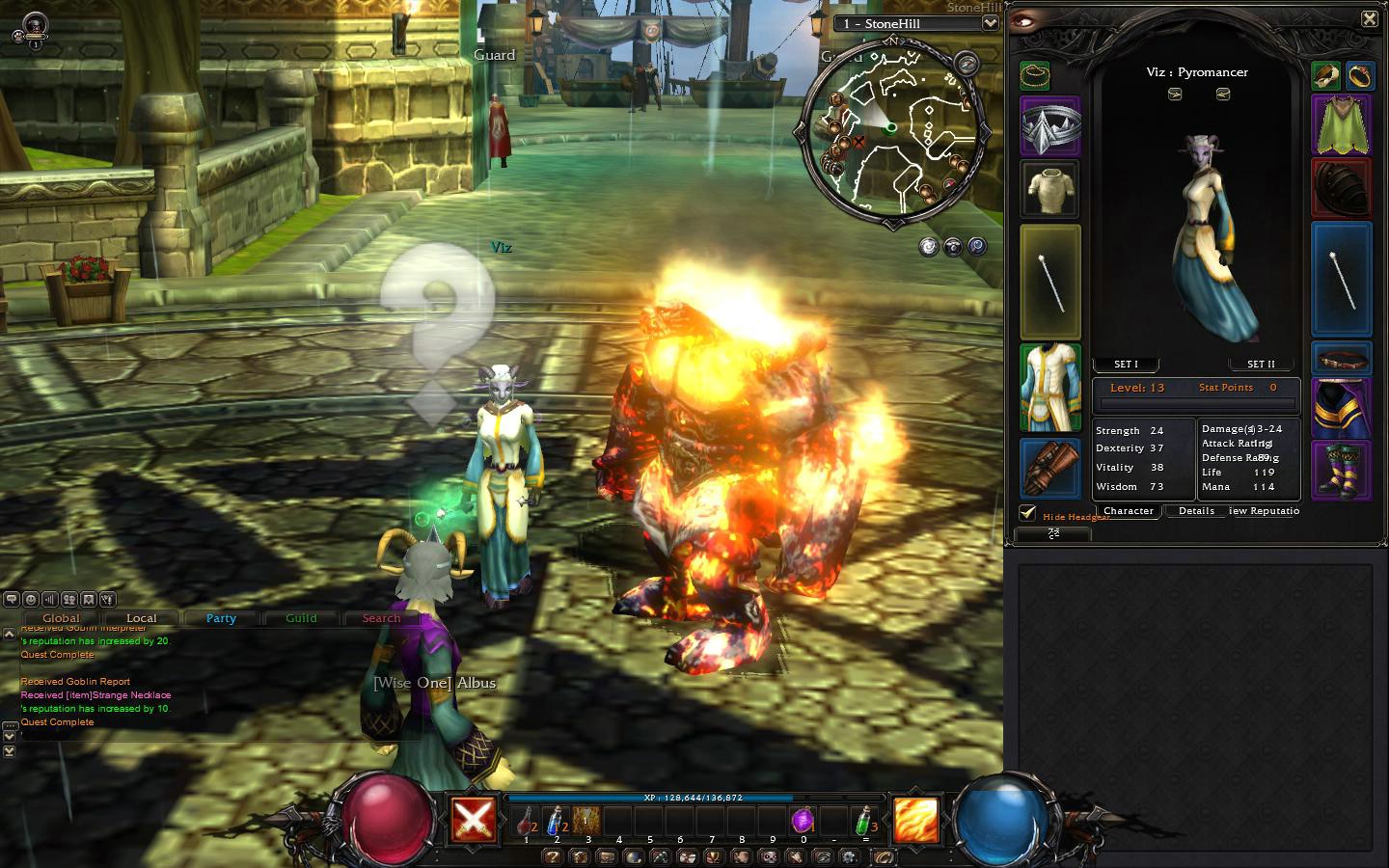Screen dimensions: 1389x868
Task: Use the blue mana potion in slot 2
Action: (x=557, y=822)
